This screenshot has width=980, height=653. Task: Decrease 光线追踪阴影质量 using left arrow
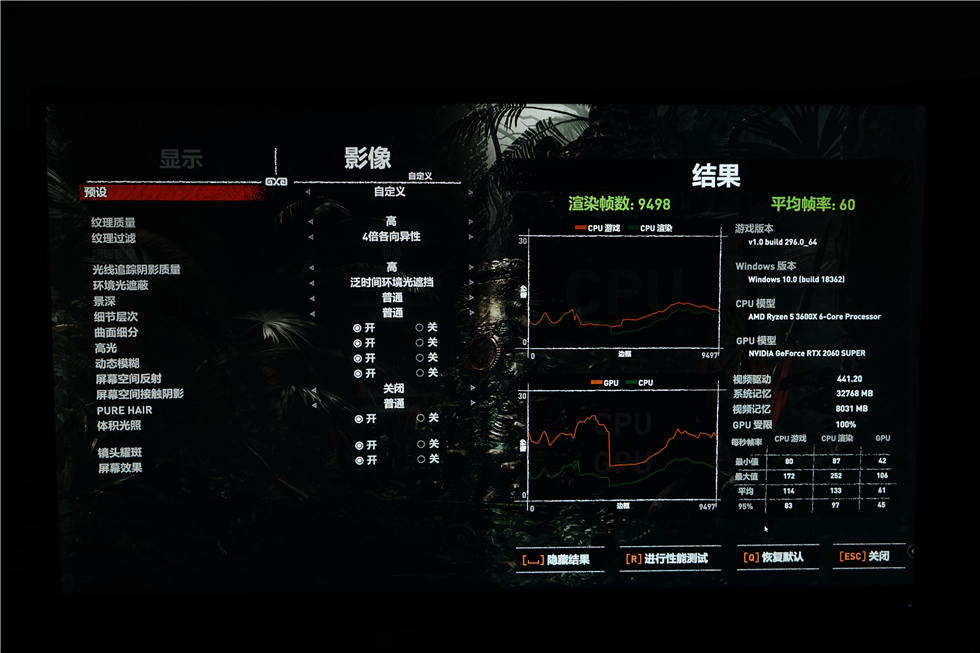(310, 268)
